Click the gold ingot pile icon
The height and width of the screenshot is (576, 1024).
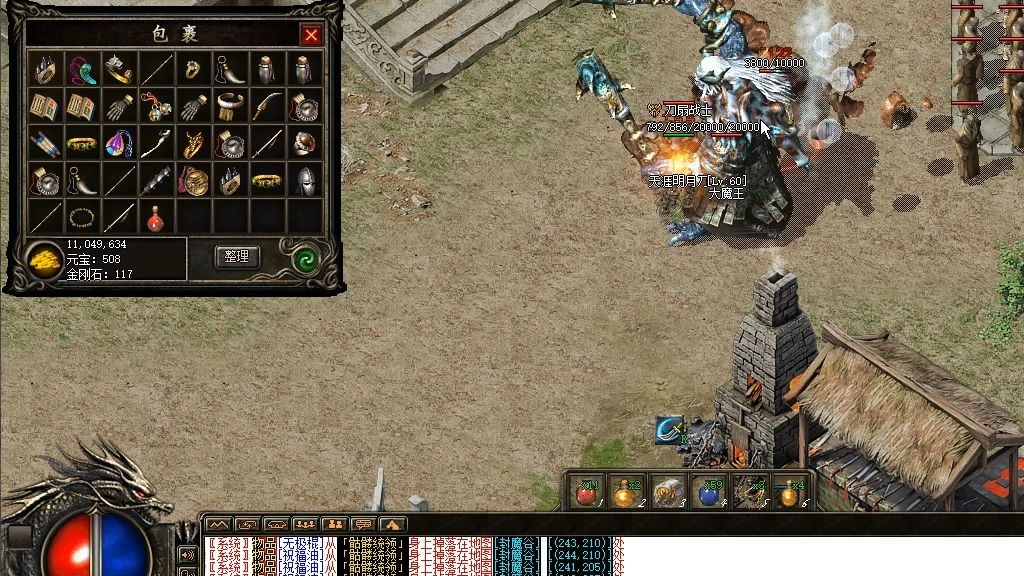43,259
